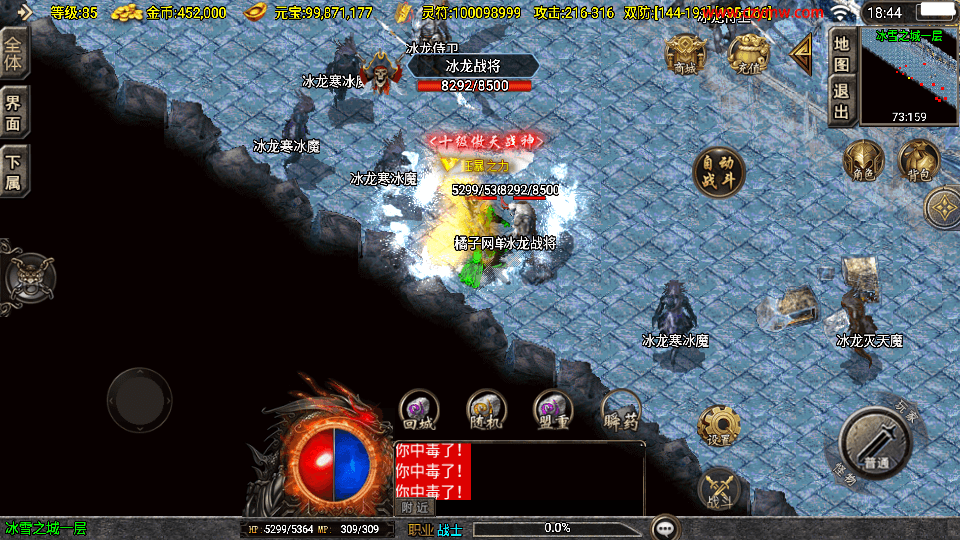Toggle 自动战斗 auto battle
The width and height of the screenshot is (960, 540).
tap(719, 173)
